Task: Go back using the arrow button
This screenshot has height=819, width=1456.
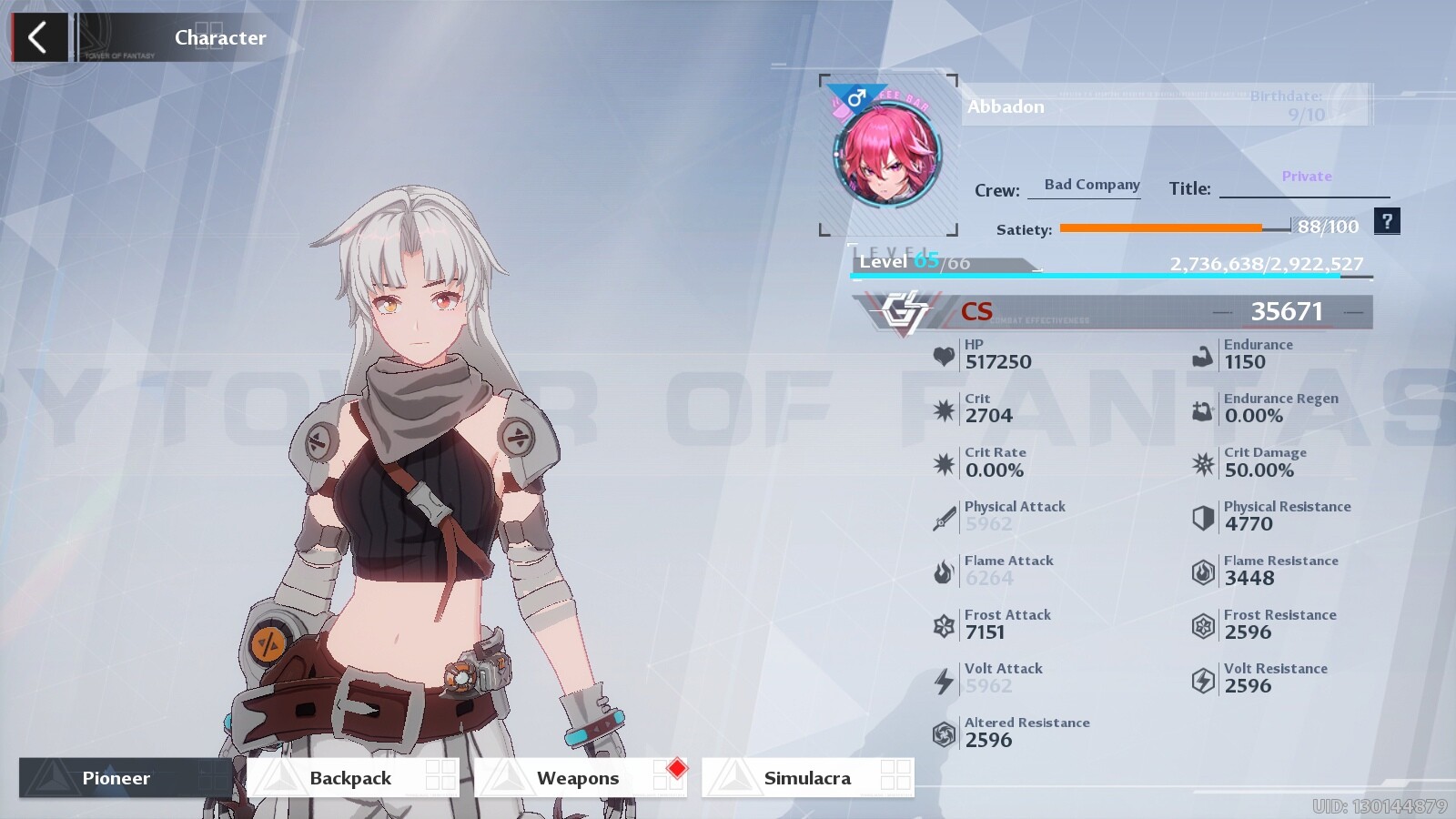Action: 38,38
